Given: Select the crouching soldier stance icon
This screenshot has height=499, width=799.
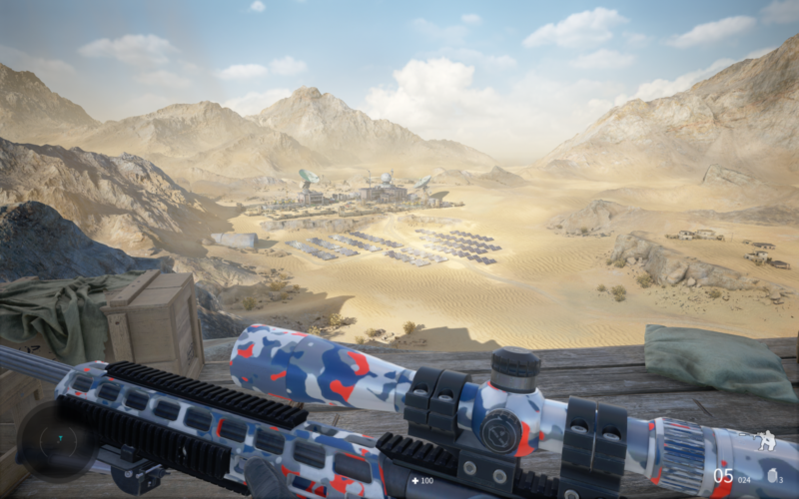Looking at the screenshot, I should [765, 440].
